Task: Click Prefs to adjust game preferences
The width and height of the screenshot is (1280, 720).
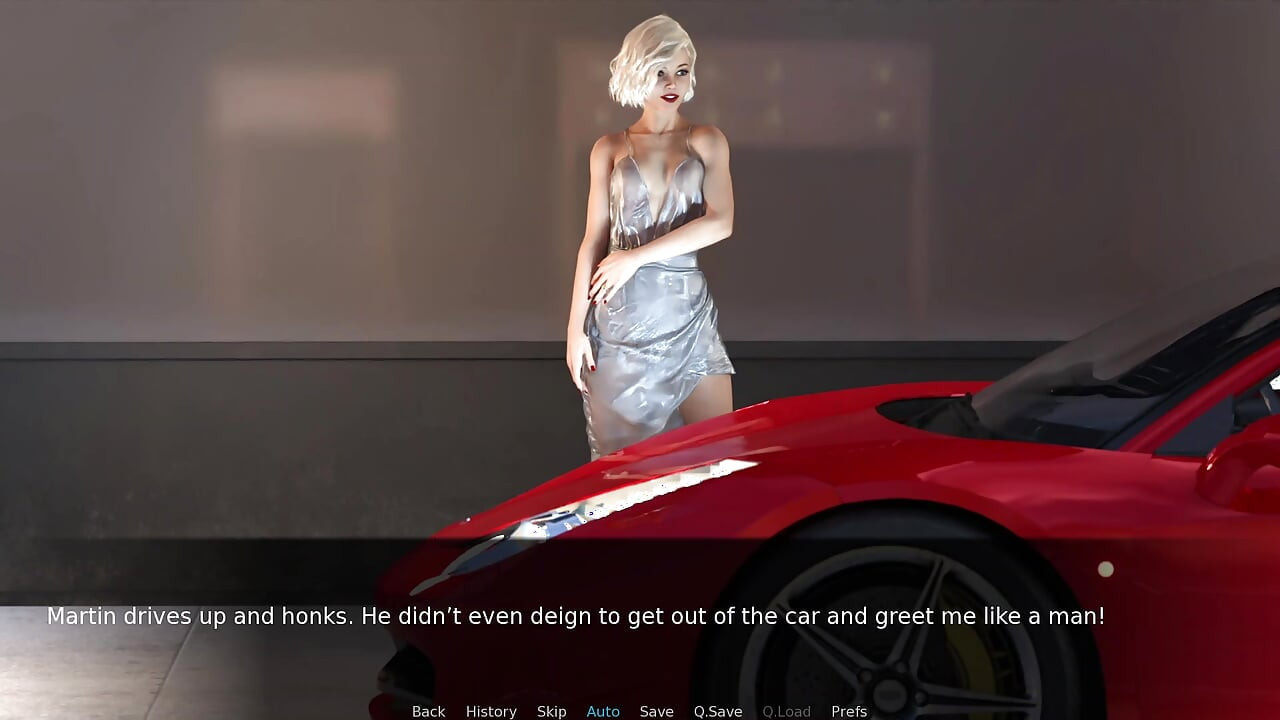Action: click(849, 711)
